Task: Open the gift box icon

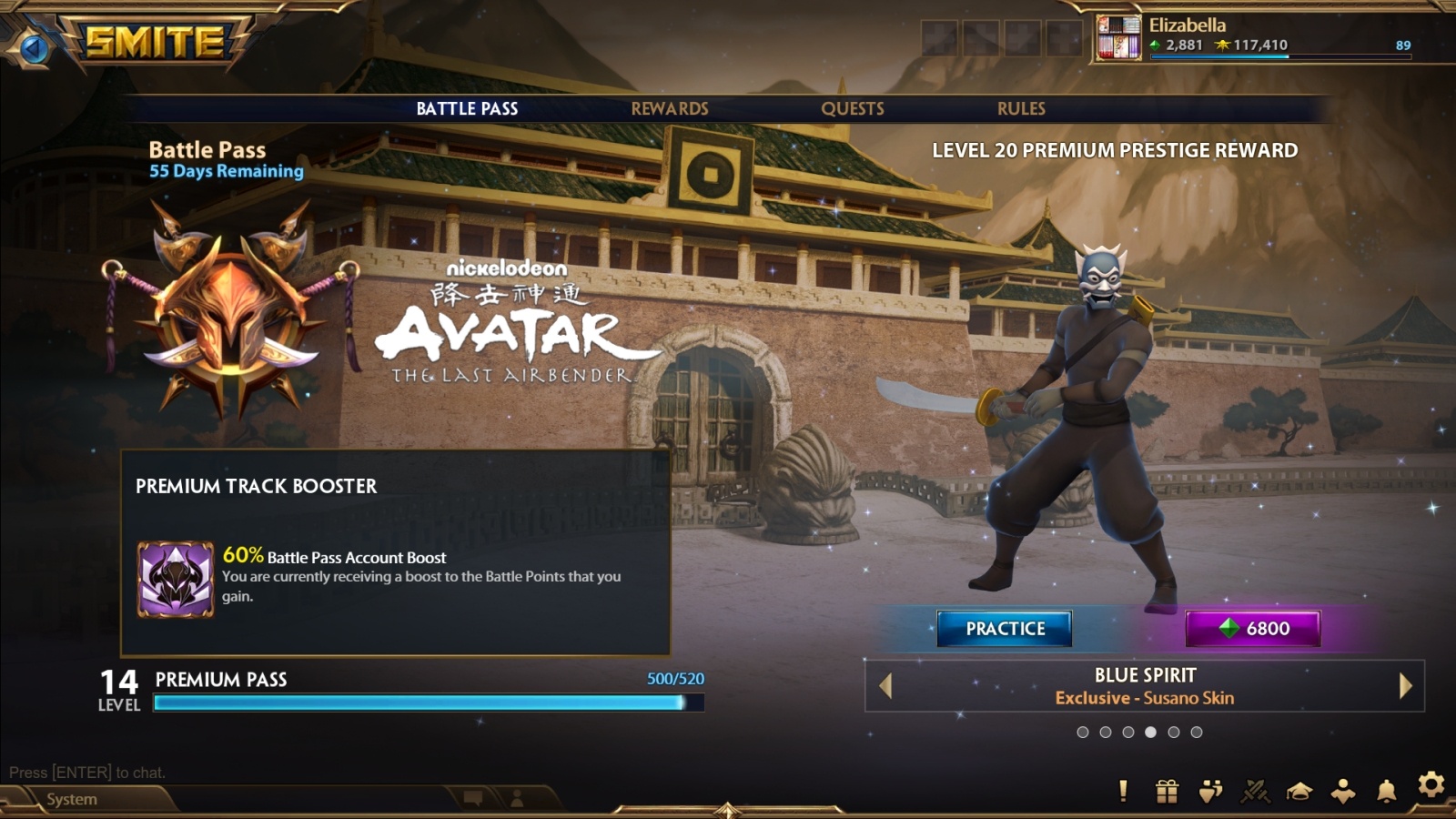Action: pos(1167,791)
